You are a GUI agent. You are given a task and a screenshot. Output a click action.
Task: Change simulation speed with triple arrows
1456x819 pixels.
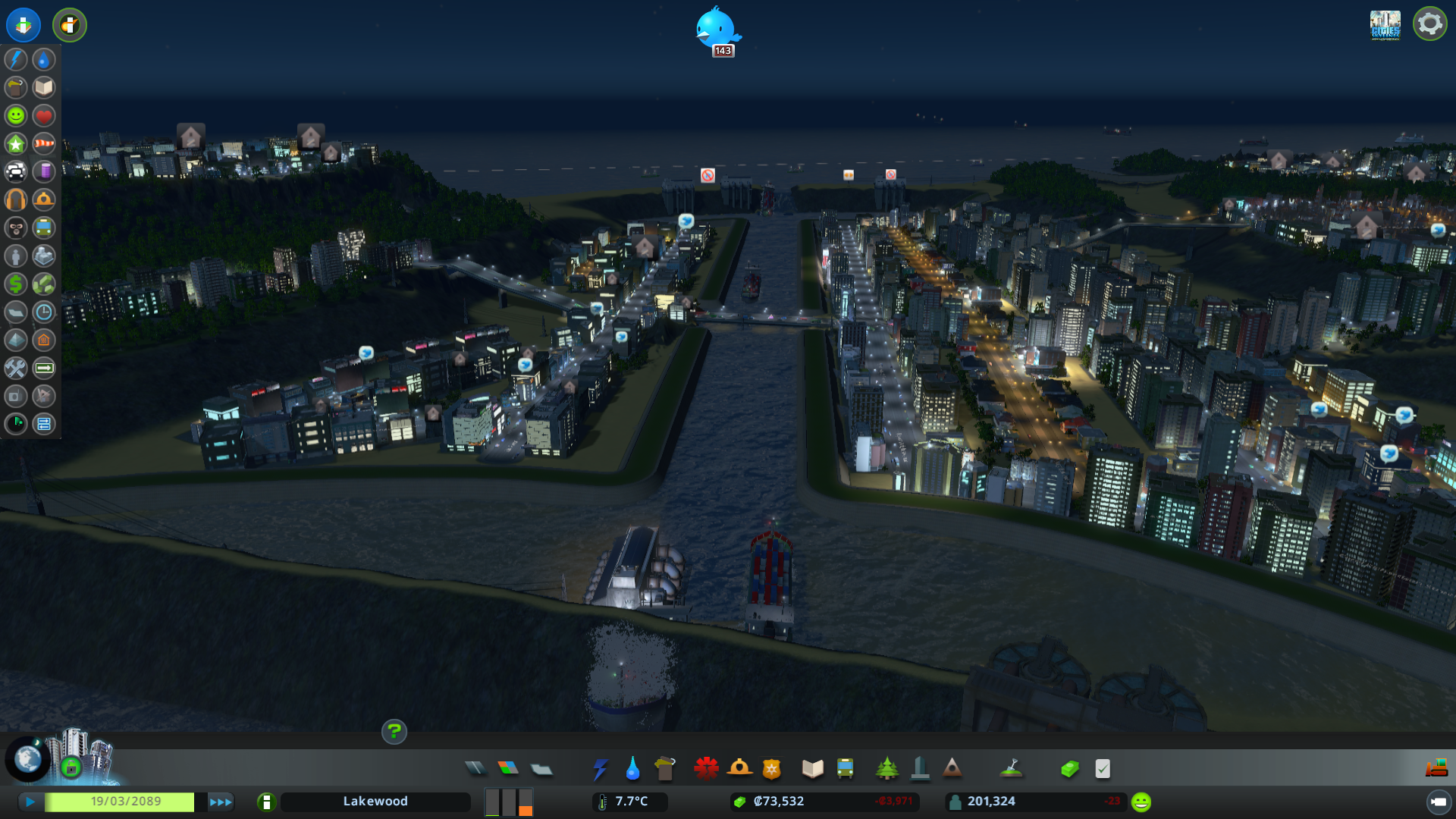pos(220,802)
